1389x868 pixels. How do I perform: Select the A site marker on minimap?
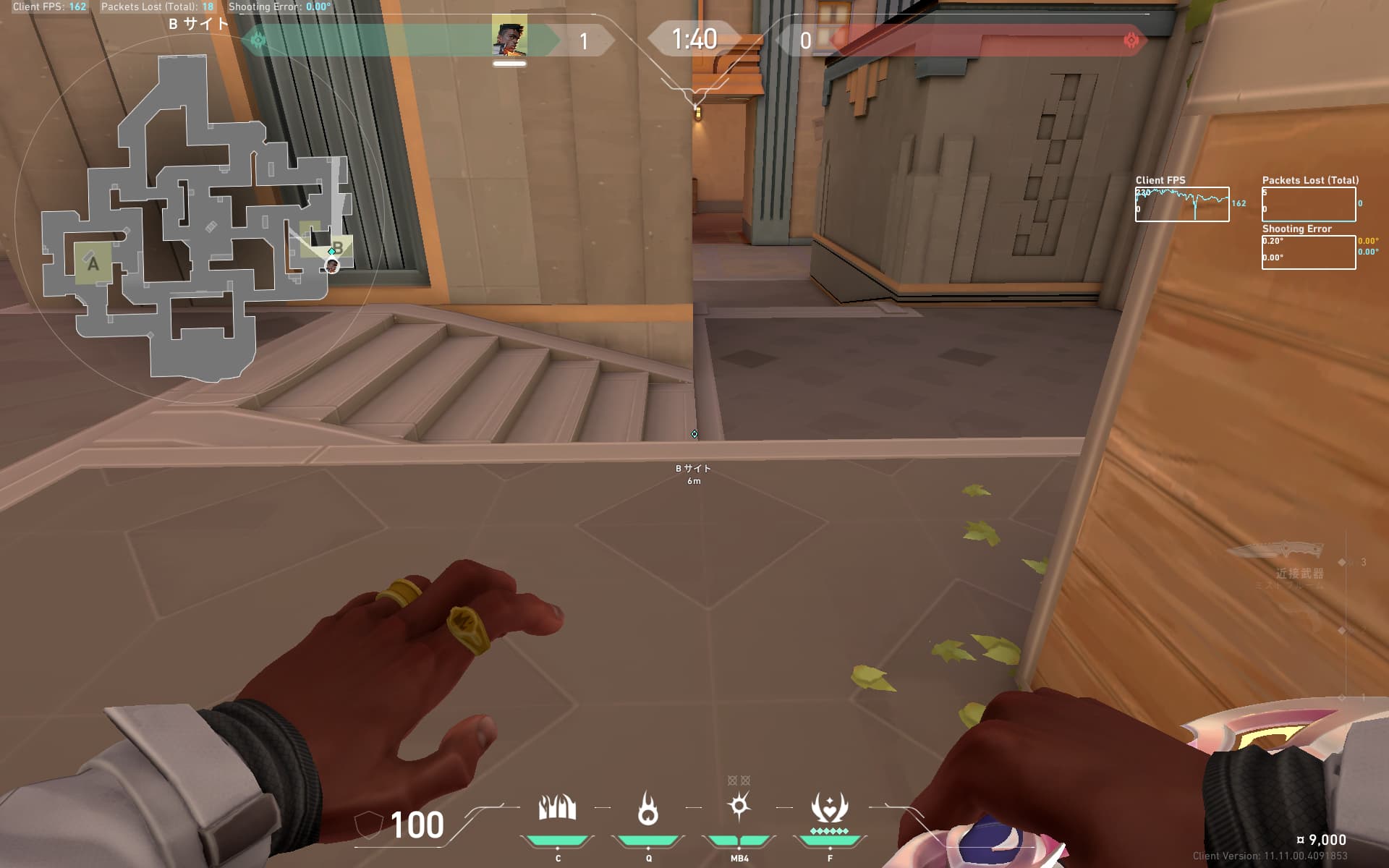[93, 263]
